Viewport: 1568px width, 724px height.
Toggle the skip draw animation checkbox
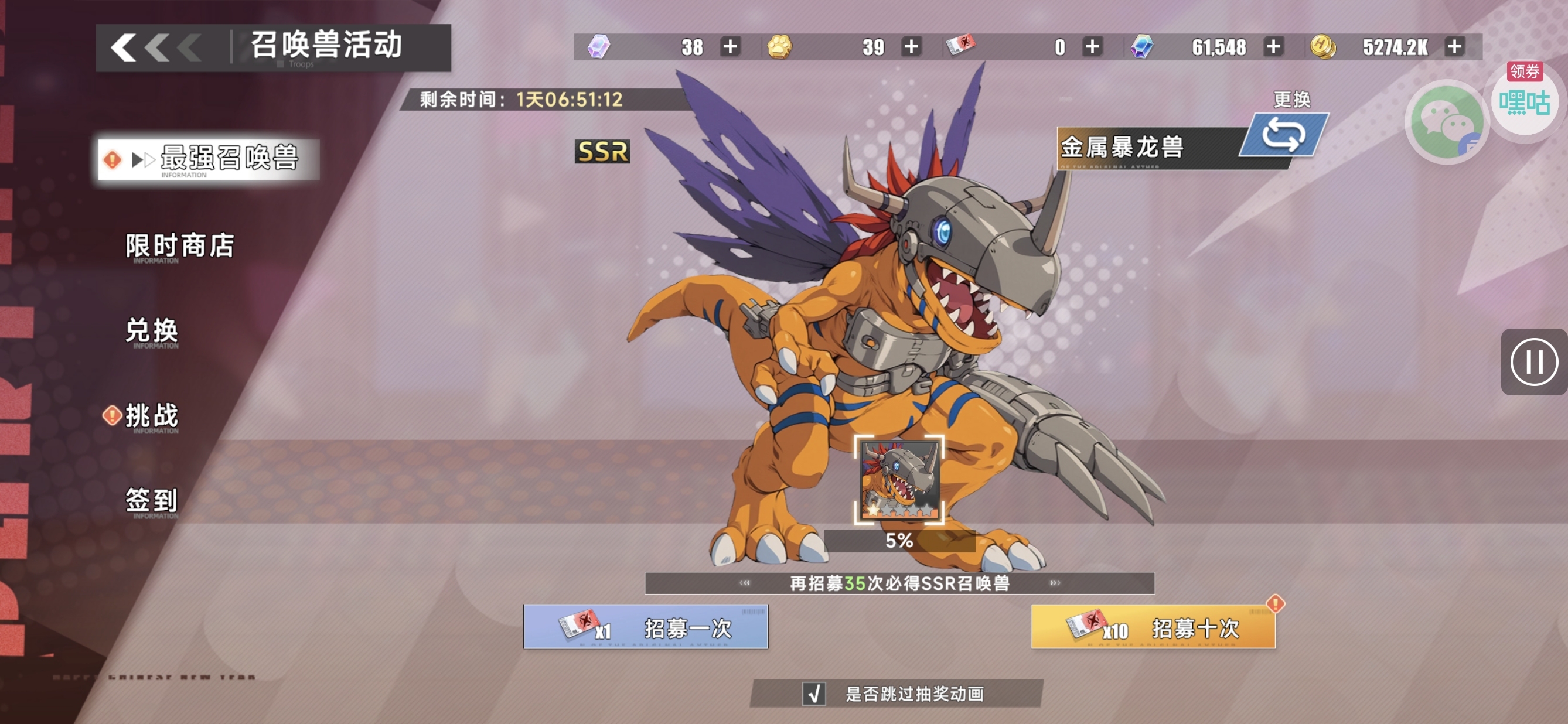tap(814, 693)
